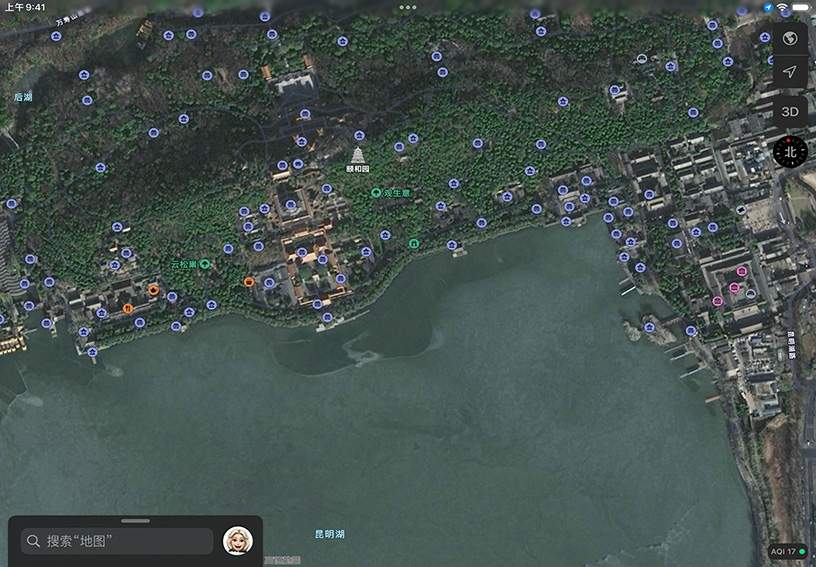Open the AQI 17 air quality badge
816x567 pixels.
pos(788,551)
